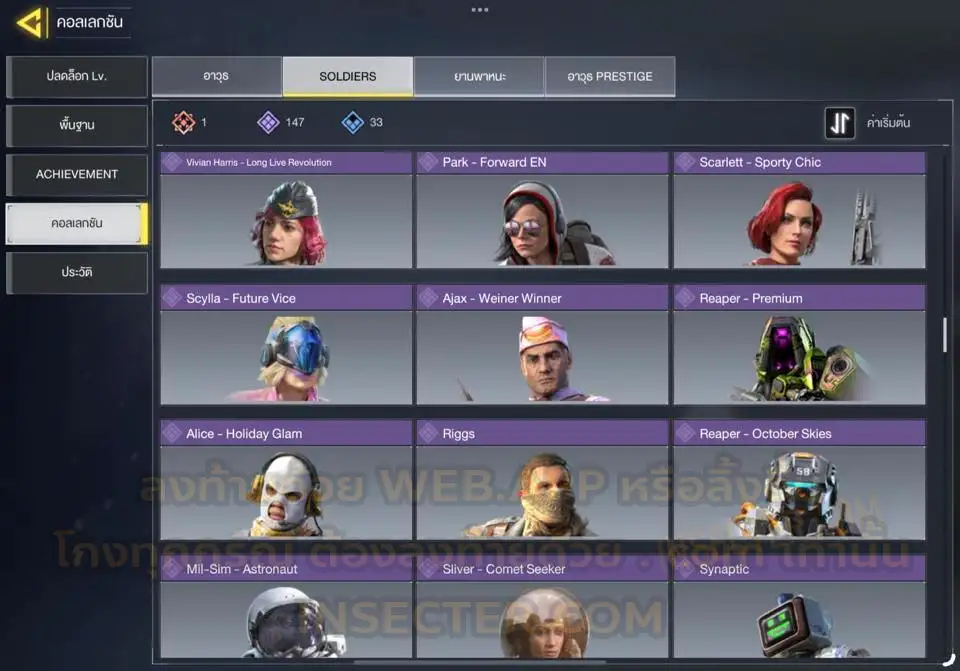Select the Vivian Harris - Long Live Revolution card
This screenshot has width=960, height=671.
tap(286, 210)
